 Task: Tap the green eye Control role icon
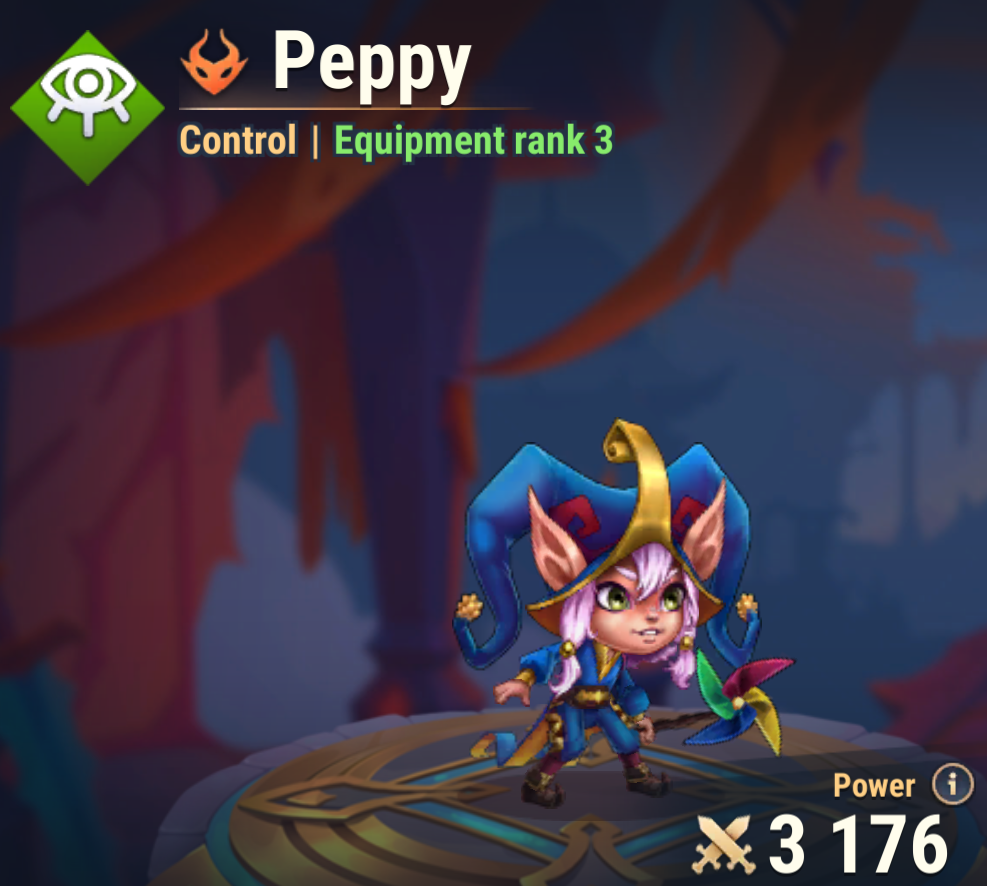pyautogui.click(x=88, y=107)
